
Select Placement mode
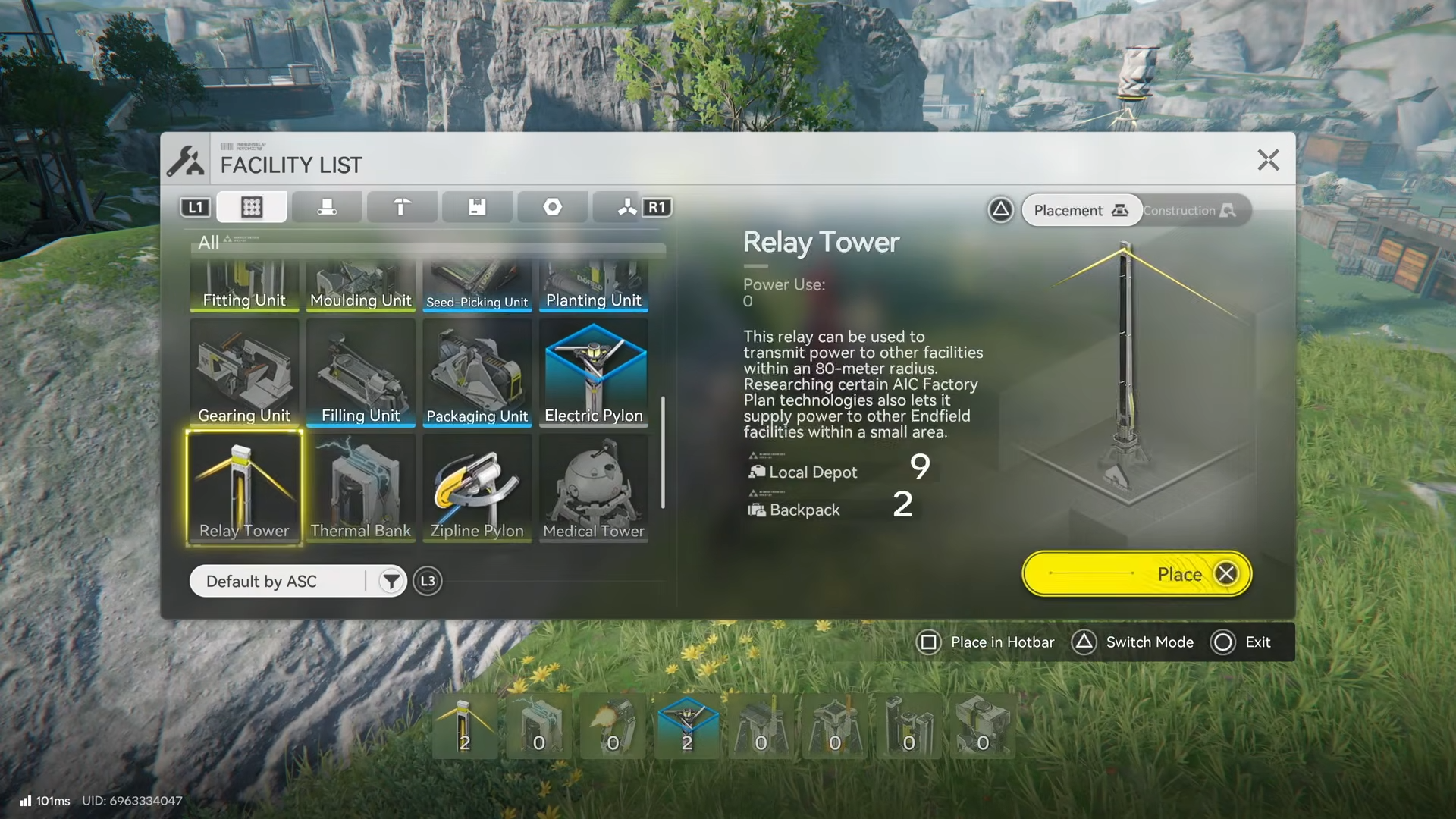click(x=1081, y=211)
